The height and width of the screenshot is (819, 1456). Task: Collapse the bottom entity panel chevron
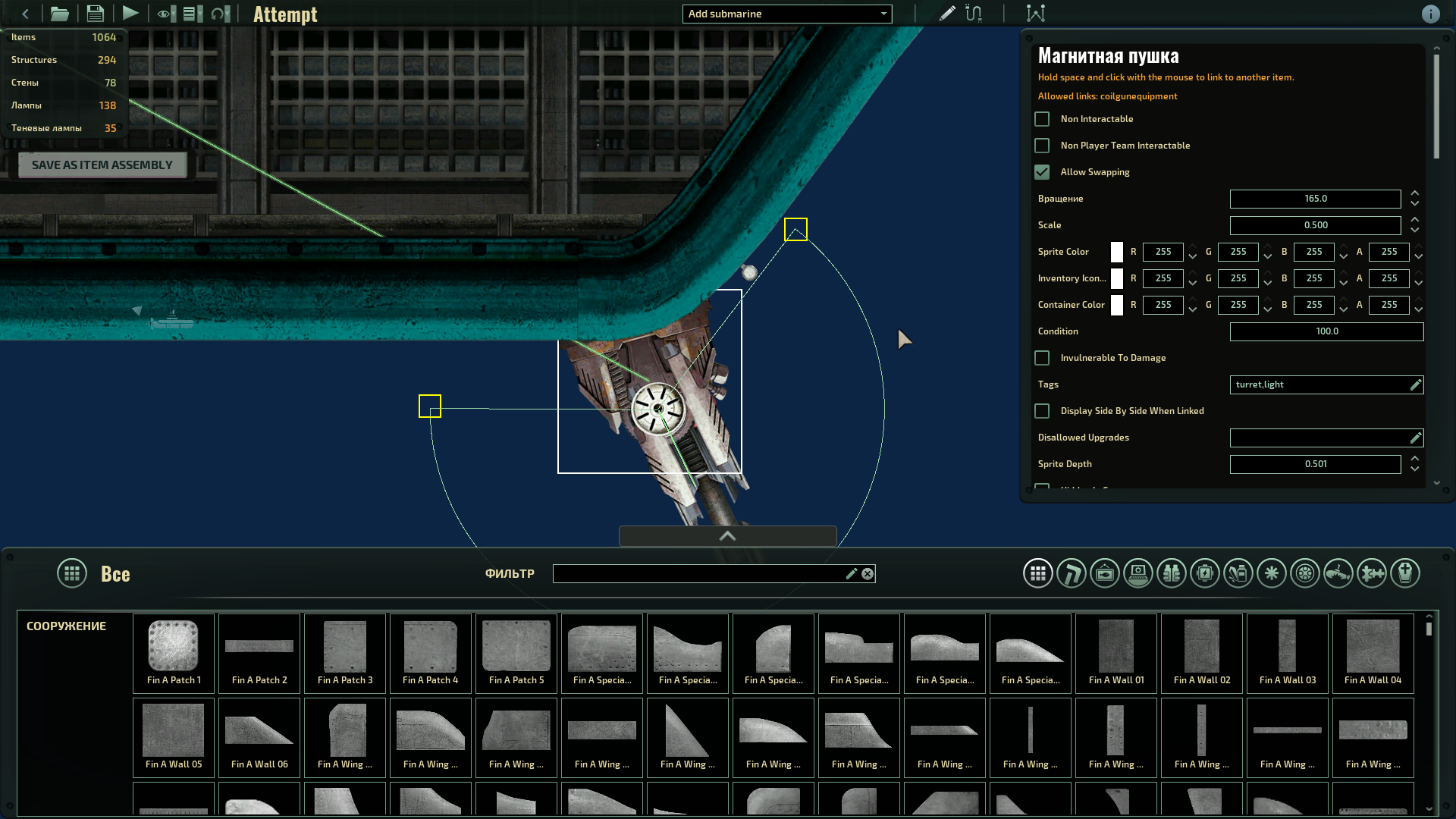[x=727, y=536]
